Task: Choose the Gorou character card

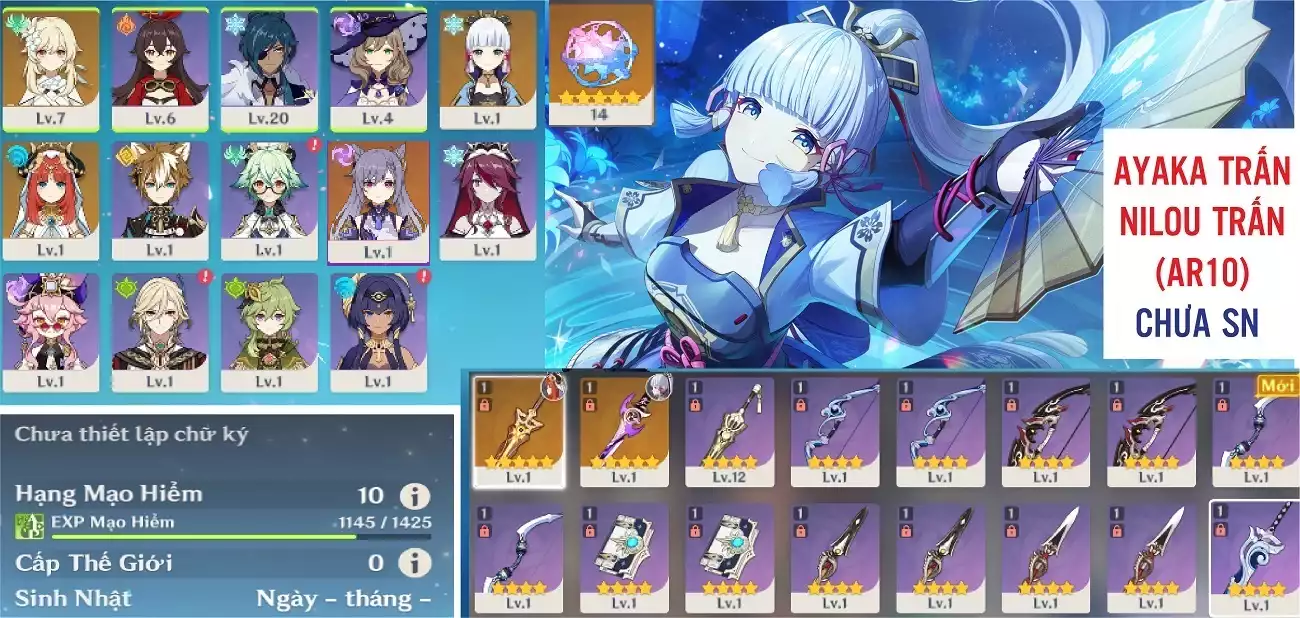Action: (x=159, y=200)
